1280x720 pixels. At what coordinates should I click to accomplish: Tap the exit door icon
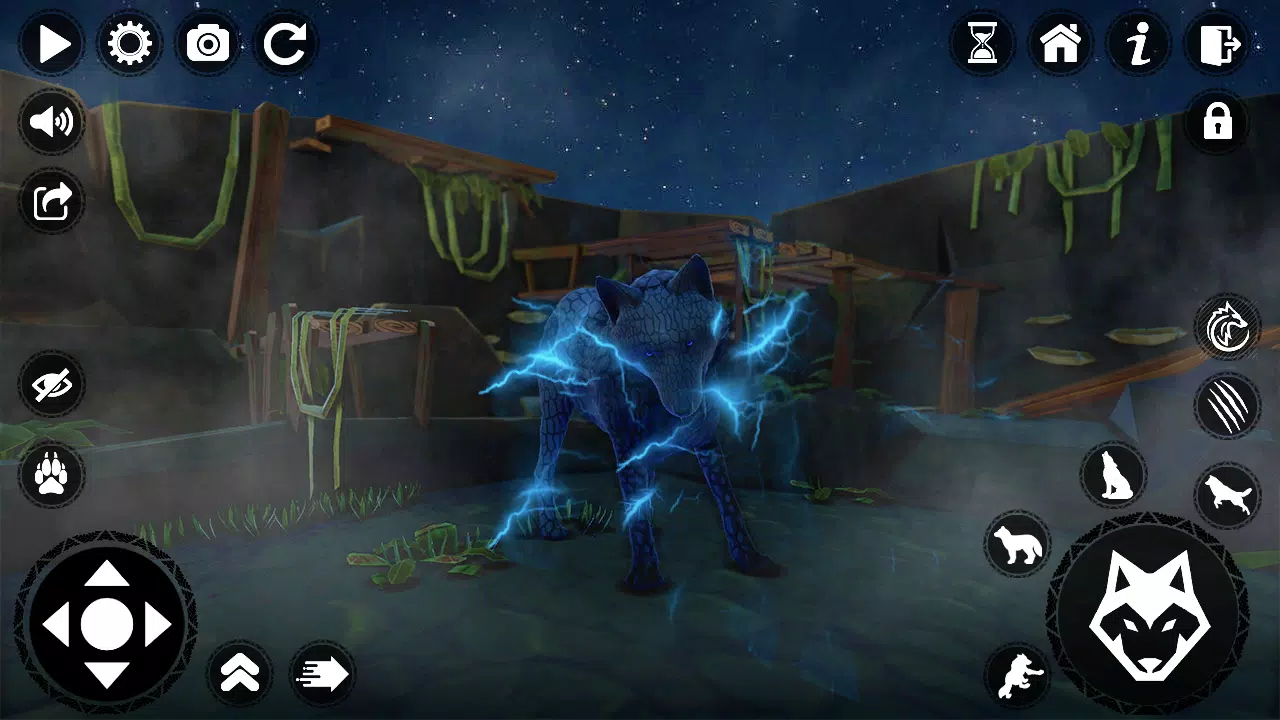pos(1217,43)
